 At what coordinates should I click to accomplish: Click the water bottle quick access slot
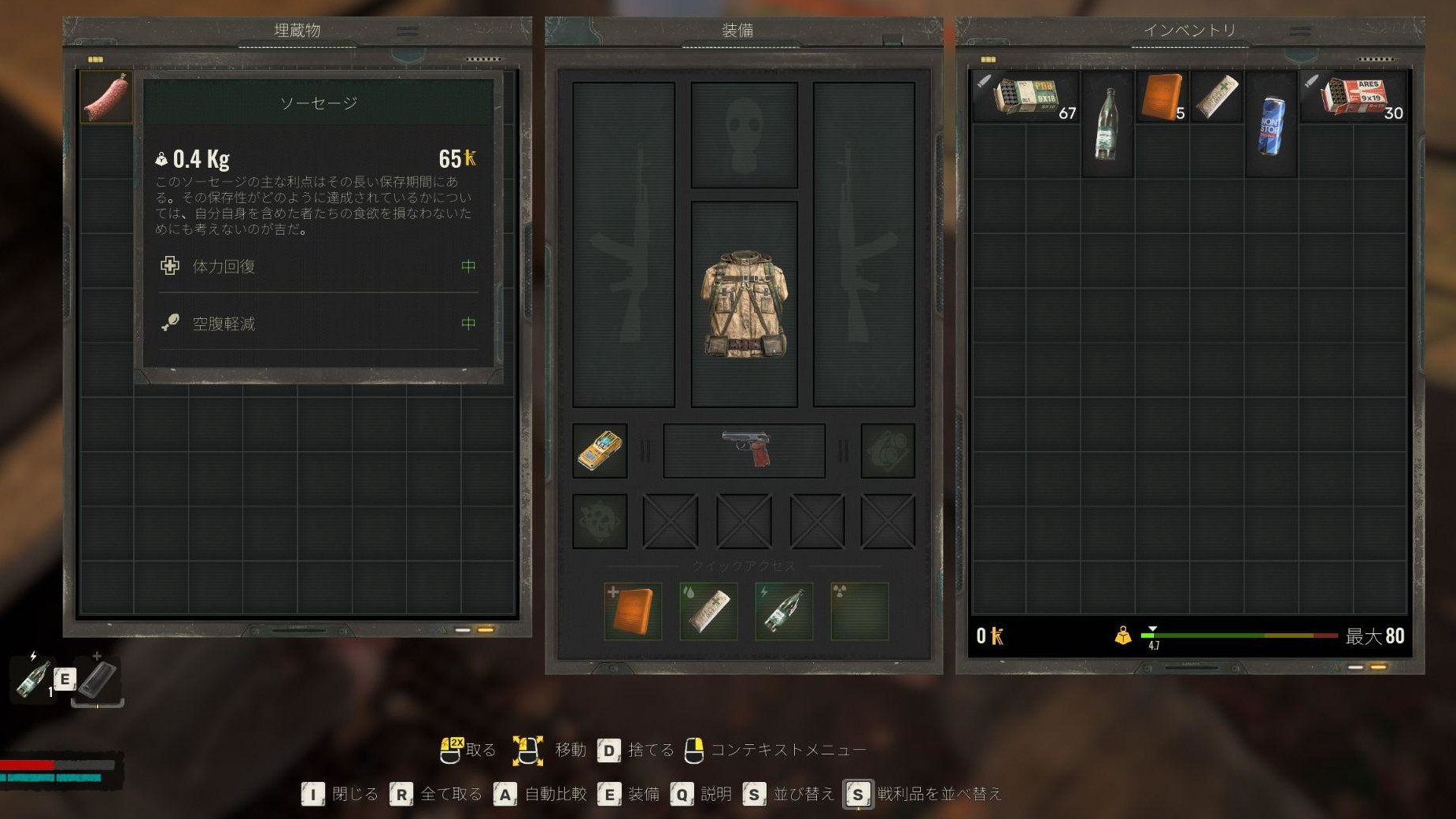coord(784,611)
